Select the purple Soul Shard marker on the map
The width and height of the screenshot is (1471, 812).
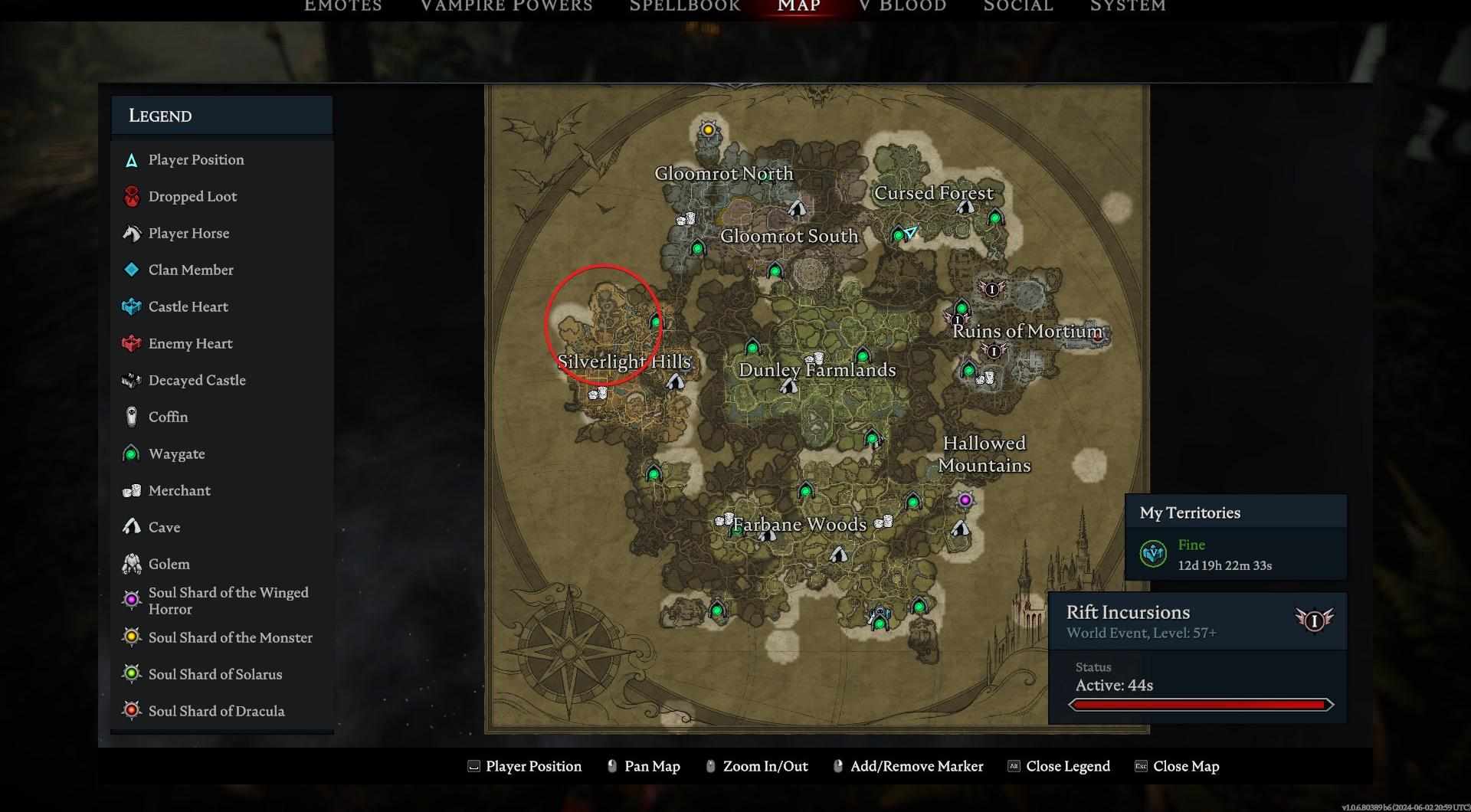(x=965, y=500)
